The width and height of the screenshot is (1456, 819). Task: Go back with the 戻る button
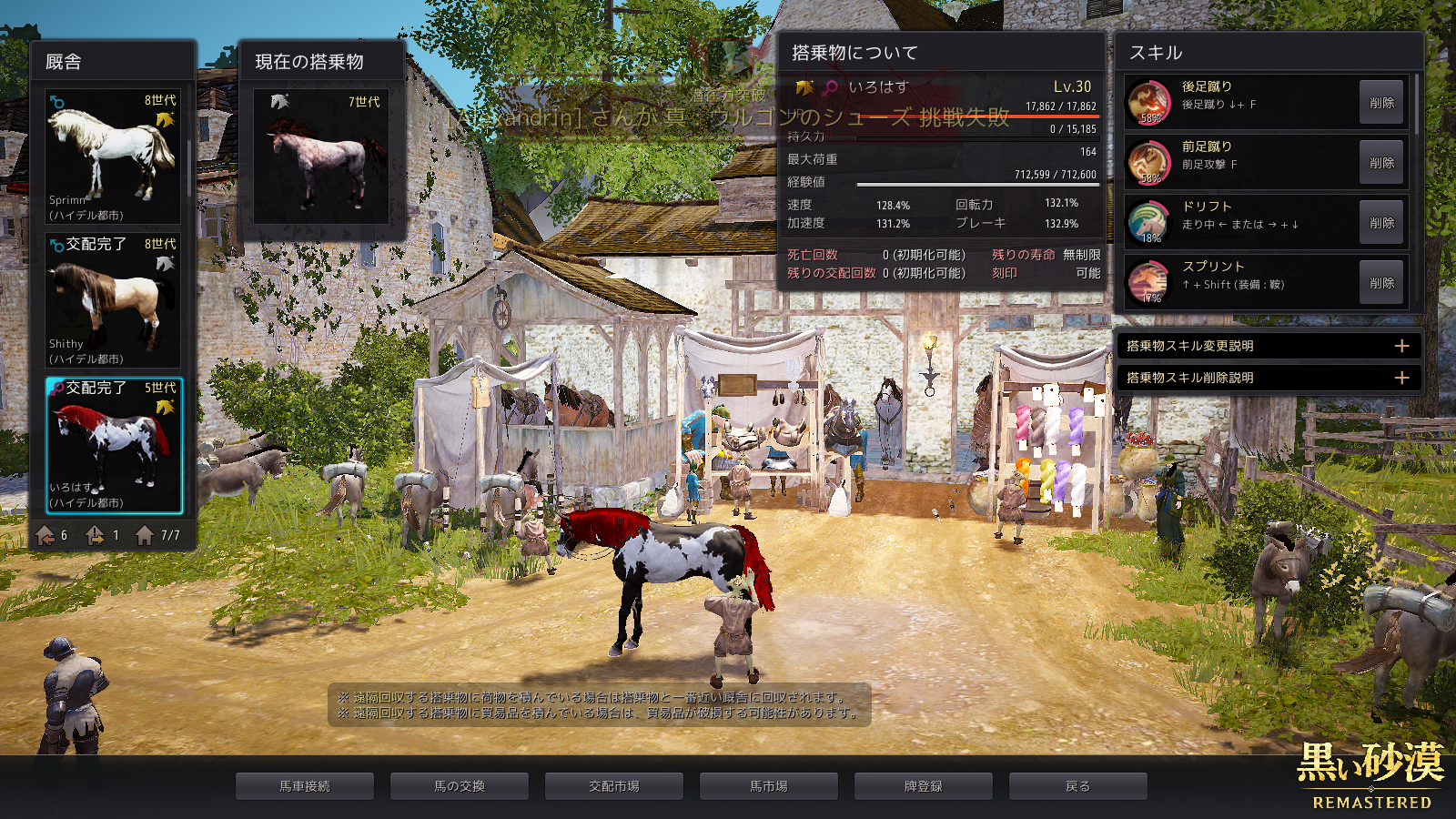click(1078, 786)
